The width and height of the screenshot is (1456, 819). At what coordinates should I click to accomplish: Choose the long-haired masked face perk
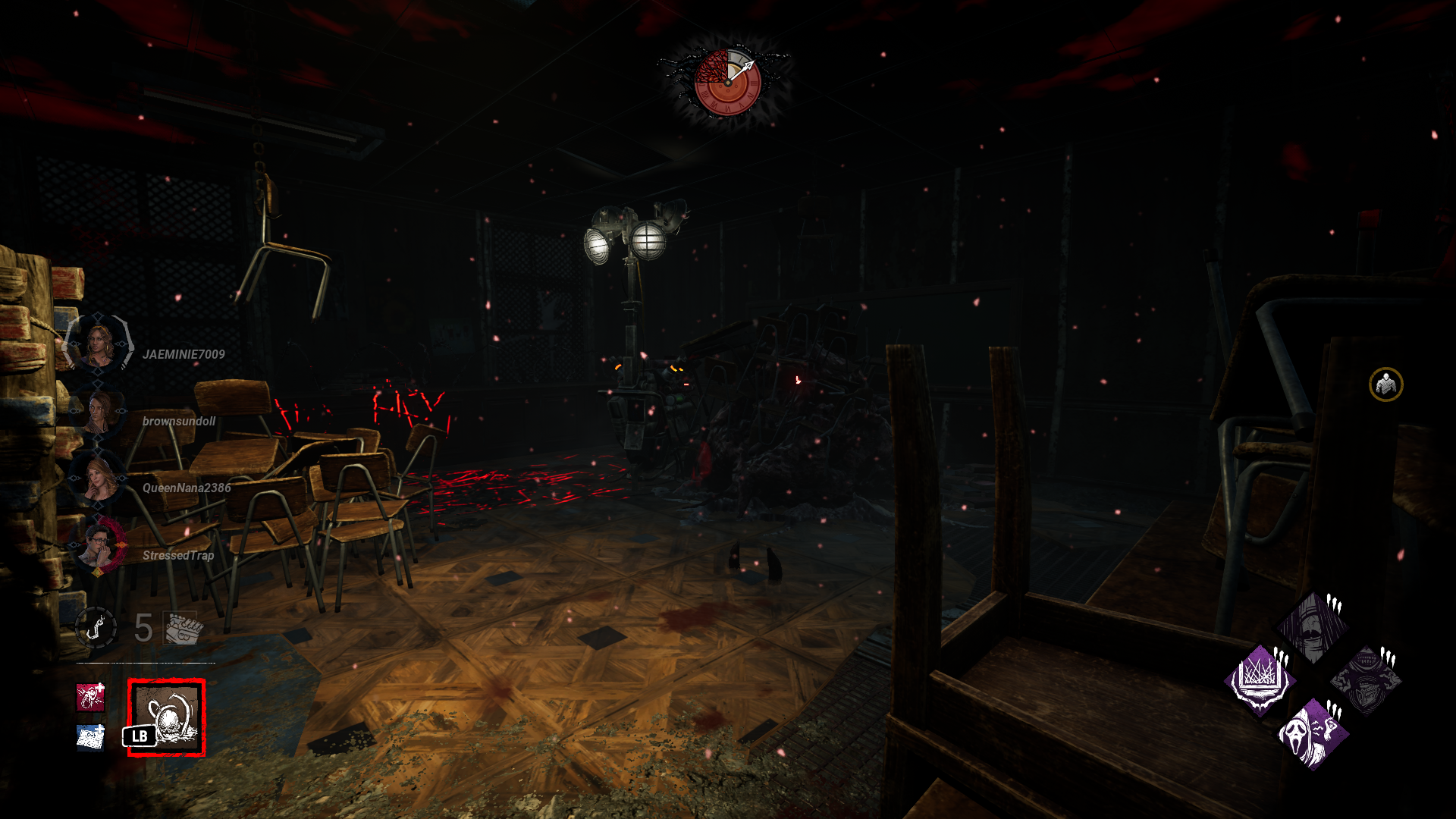[x=1313, y=627]
